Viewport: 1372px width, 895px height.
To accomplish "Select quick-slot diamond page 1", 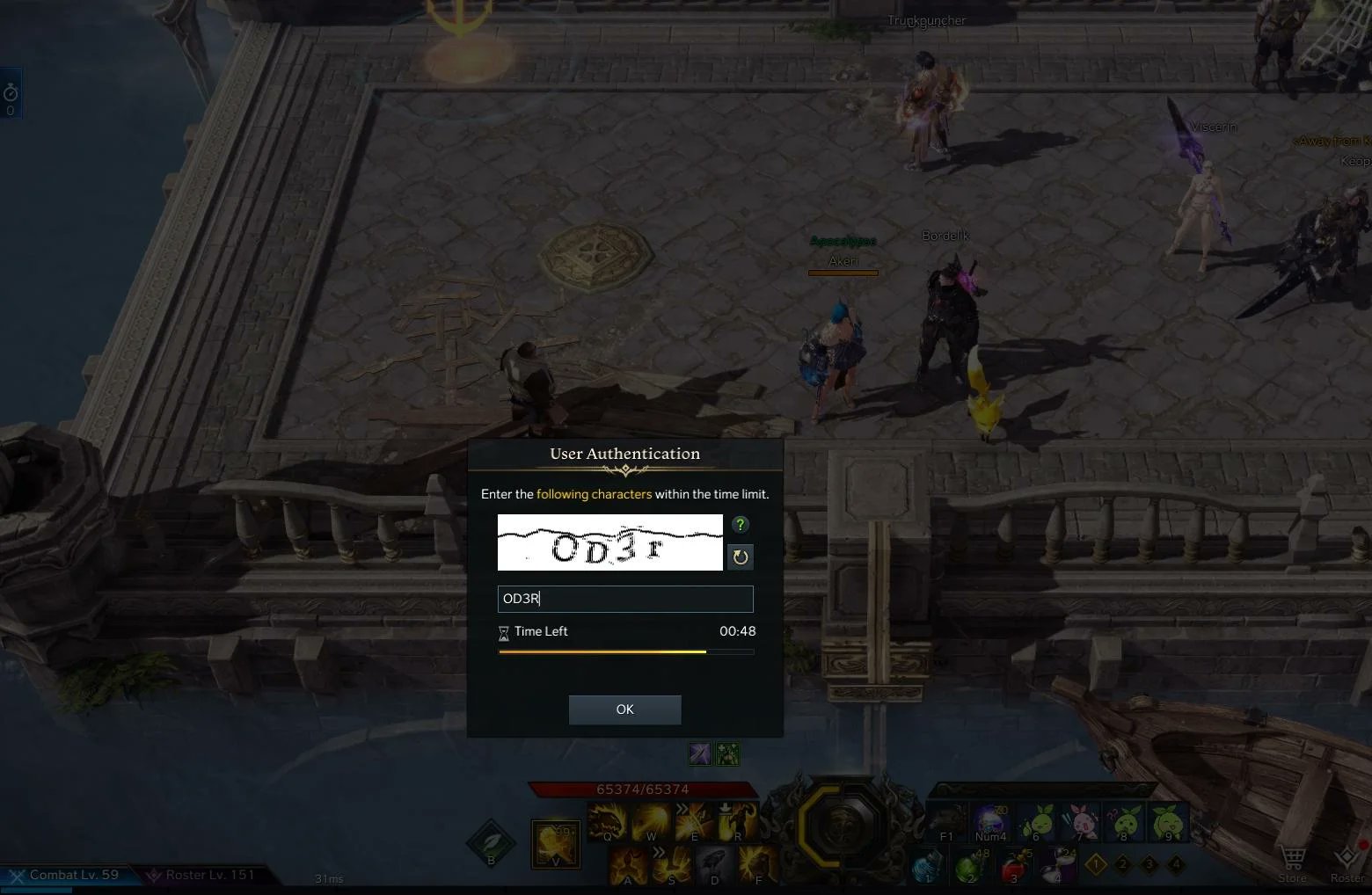I will point(1096,863).
